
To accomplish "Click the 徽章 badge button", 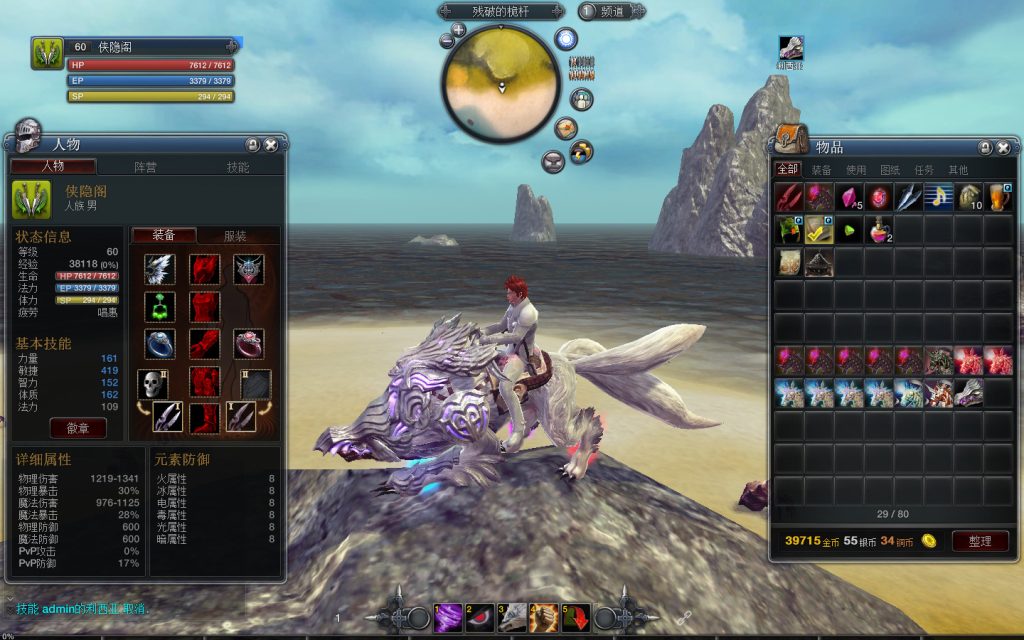I will pyautogui.click(x=78, y=427).
